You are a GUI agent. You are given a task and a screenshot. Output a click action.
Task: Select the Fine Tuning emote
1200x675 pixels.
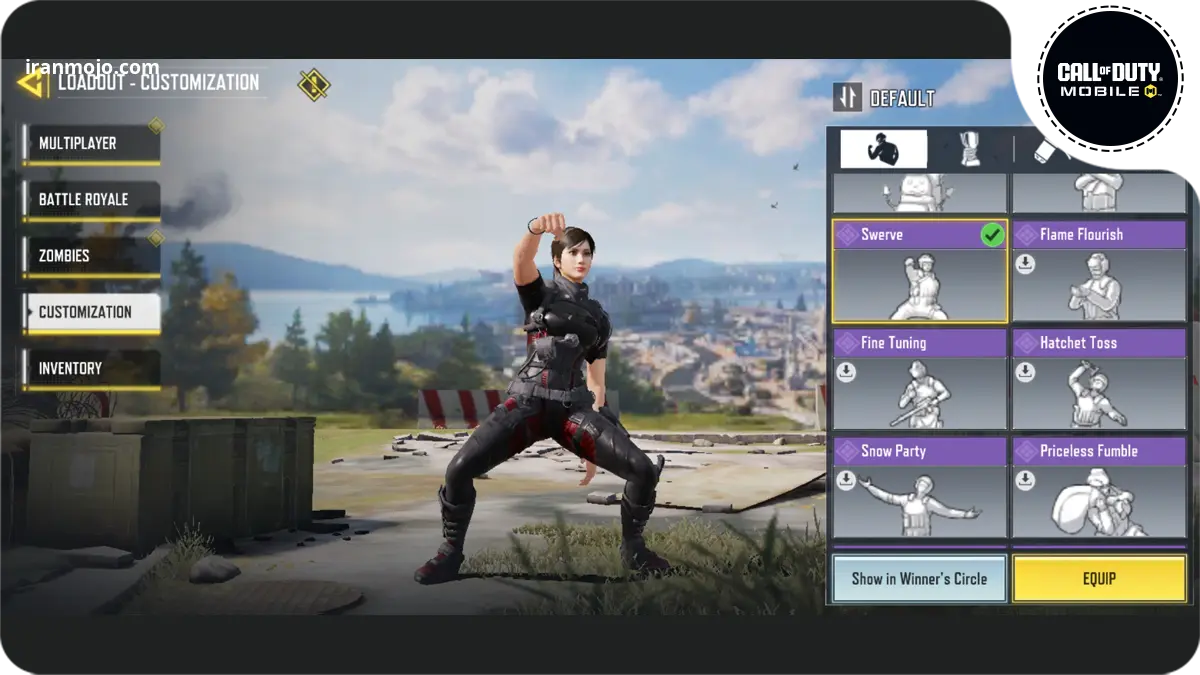click(919, 380)
